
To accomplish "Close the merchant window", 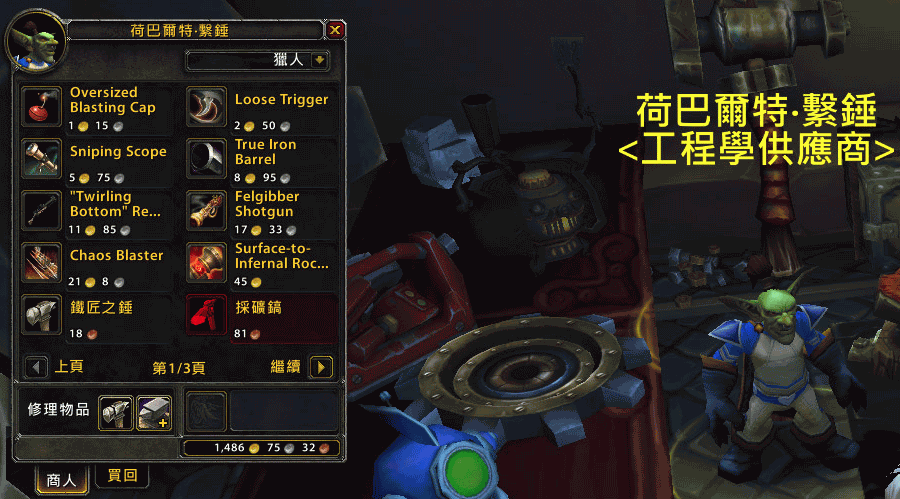I will click(335, 30).
